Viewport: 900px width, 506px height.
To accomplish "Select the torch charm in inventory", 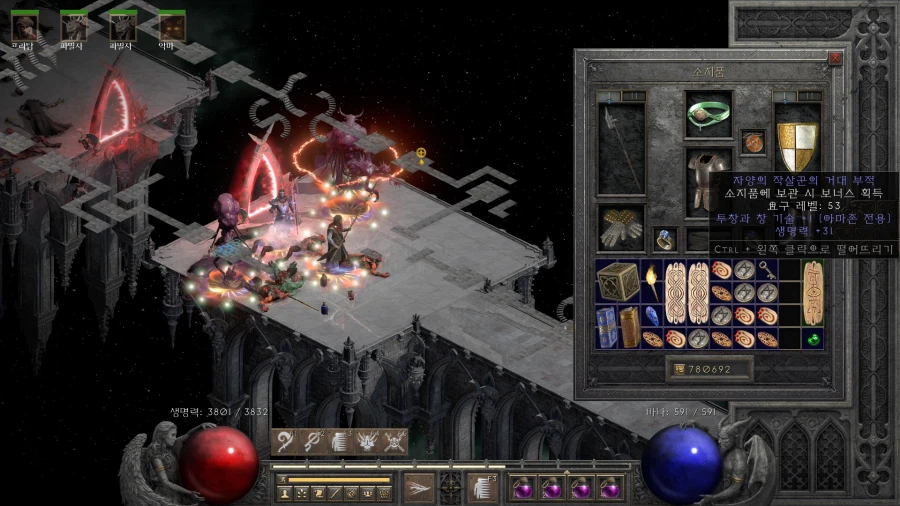I will [651, 283].
